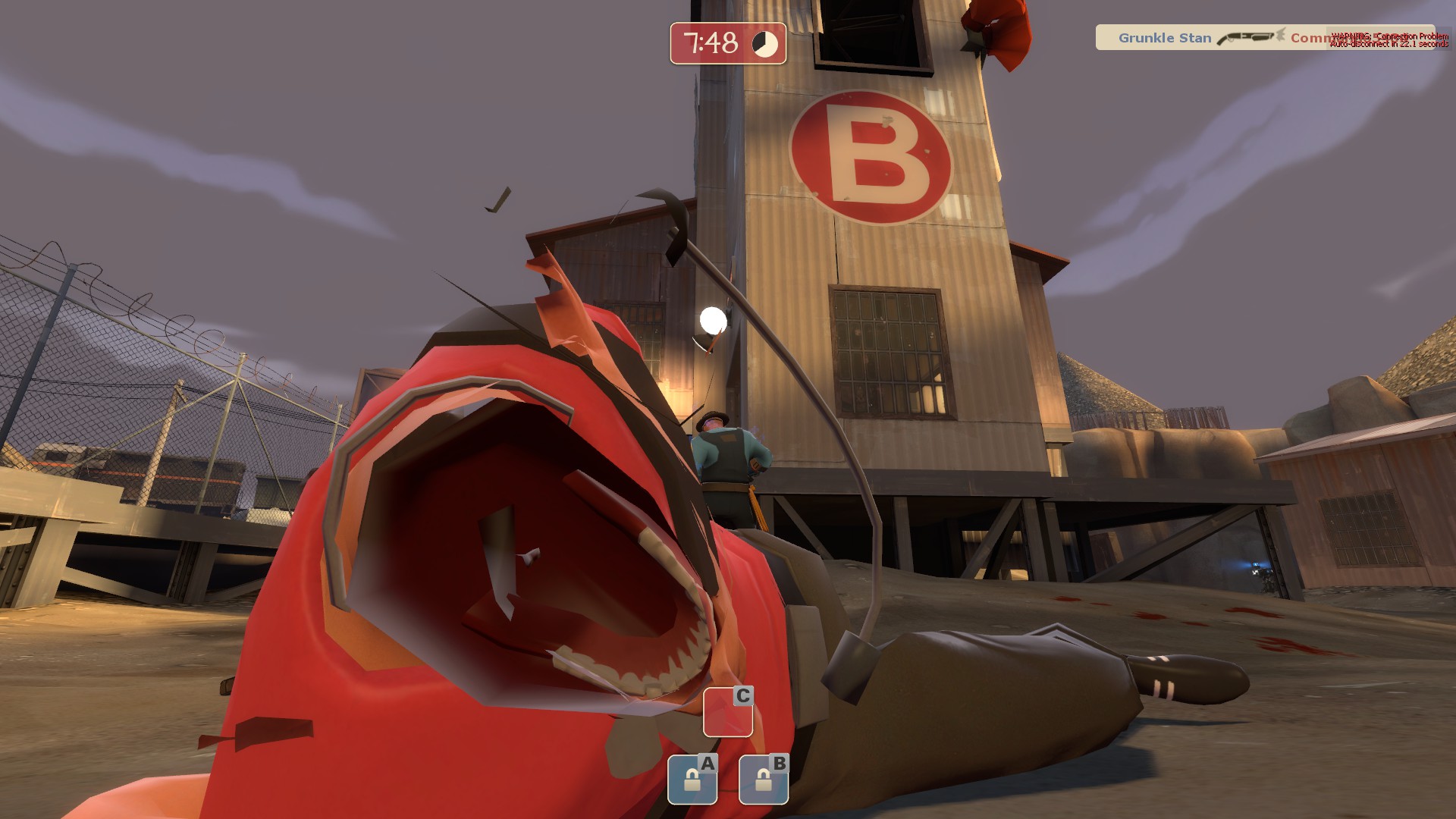Click the locked control point B icon
This screenshot has height=819, width=1456.
[x=763, y=779]
